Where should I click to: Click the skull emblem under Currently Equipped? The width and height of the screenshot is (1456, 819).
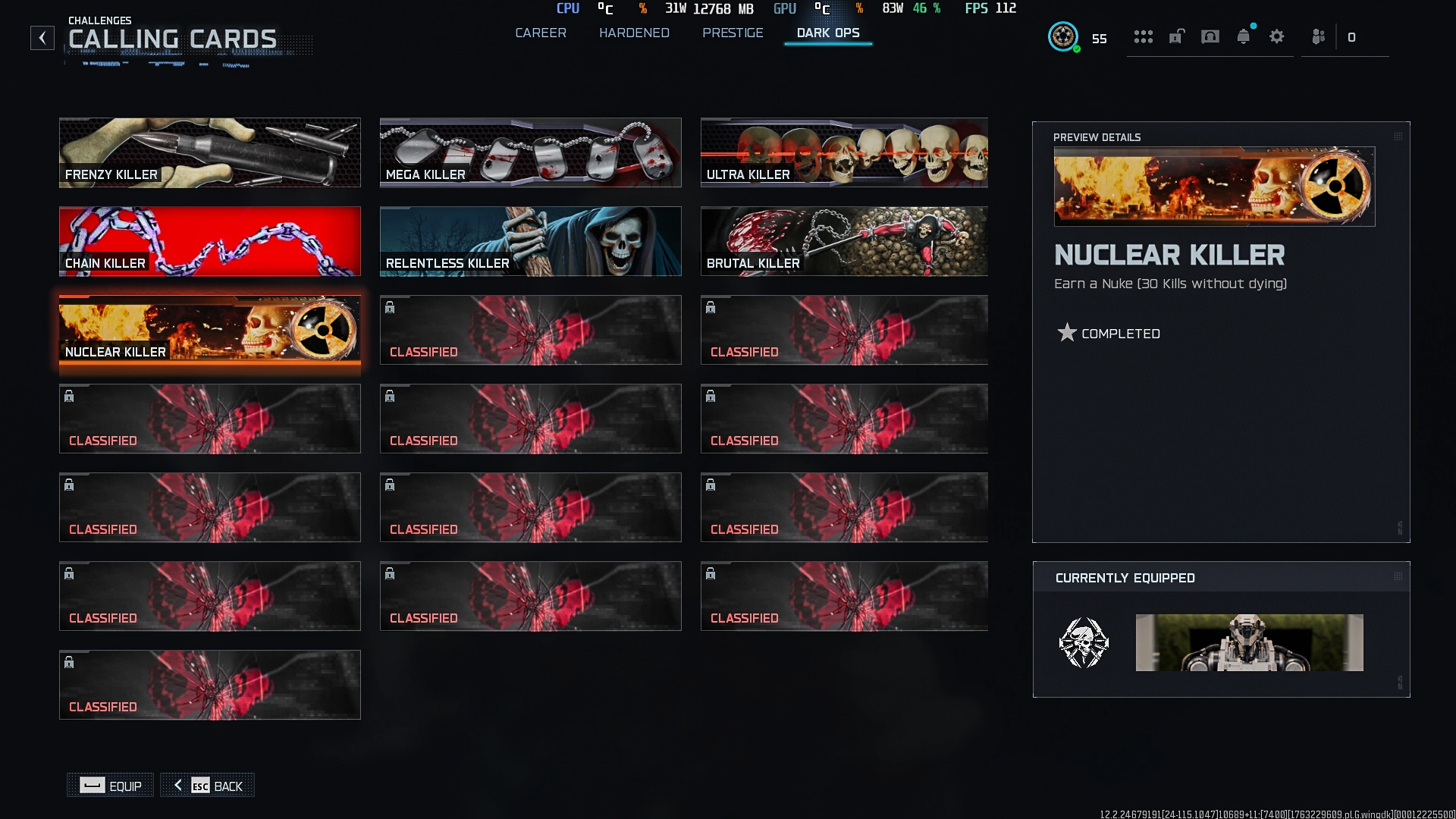click(x=1084, y=643)
